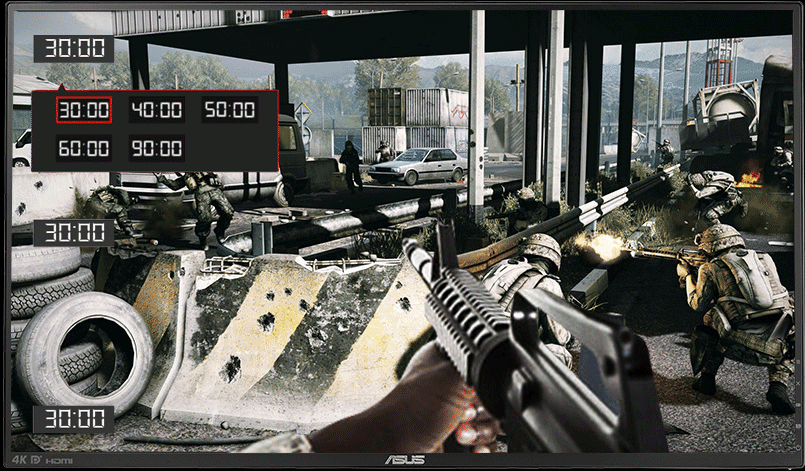805x471 pixels.
Task: Choose the 50:00 timer option
Action: coord(230,110)
